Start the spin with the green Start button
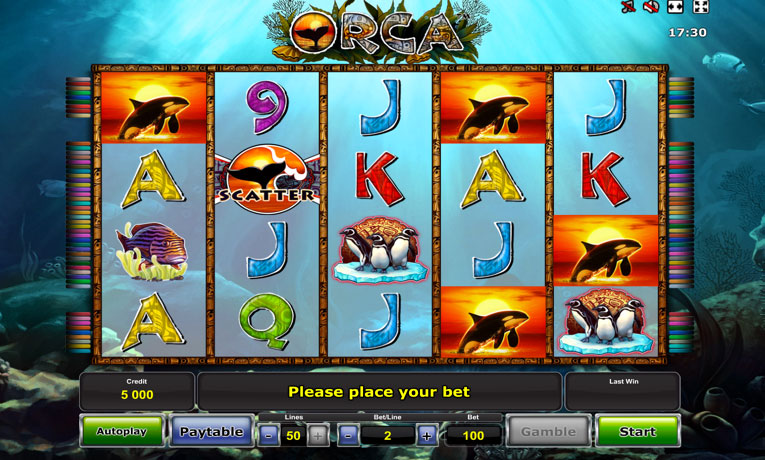 click(637, 432)
